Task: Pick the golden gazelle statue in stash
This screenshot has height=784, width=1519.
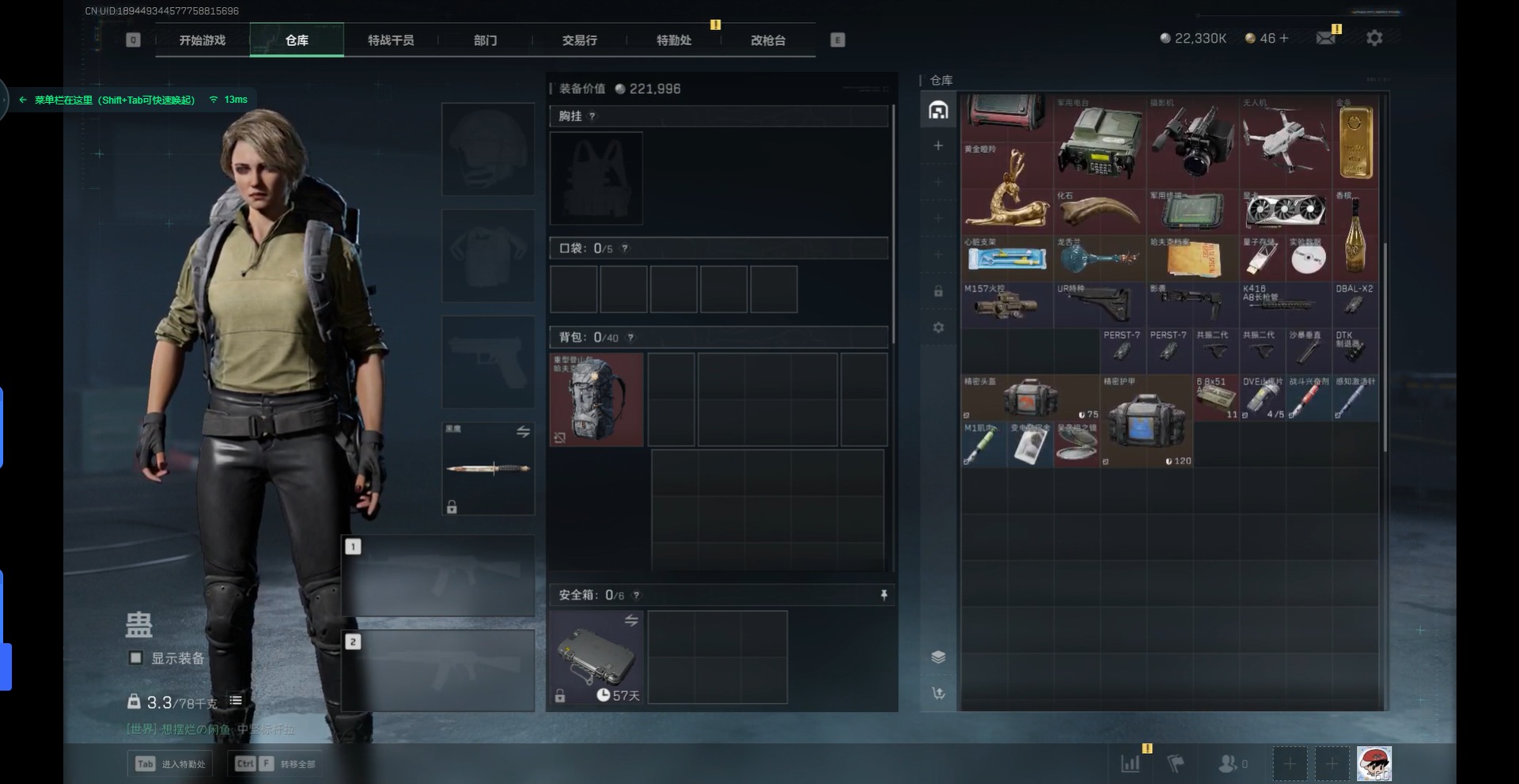Action: click(1006, 188)
